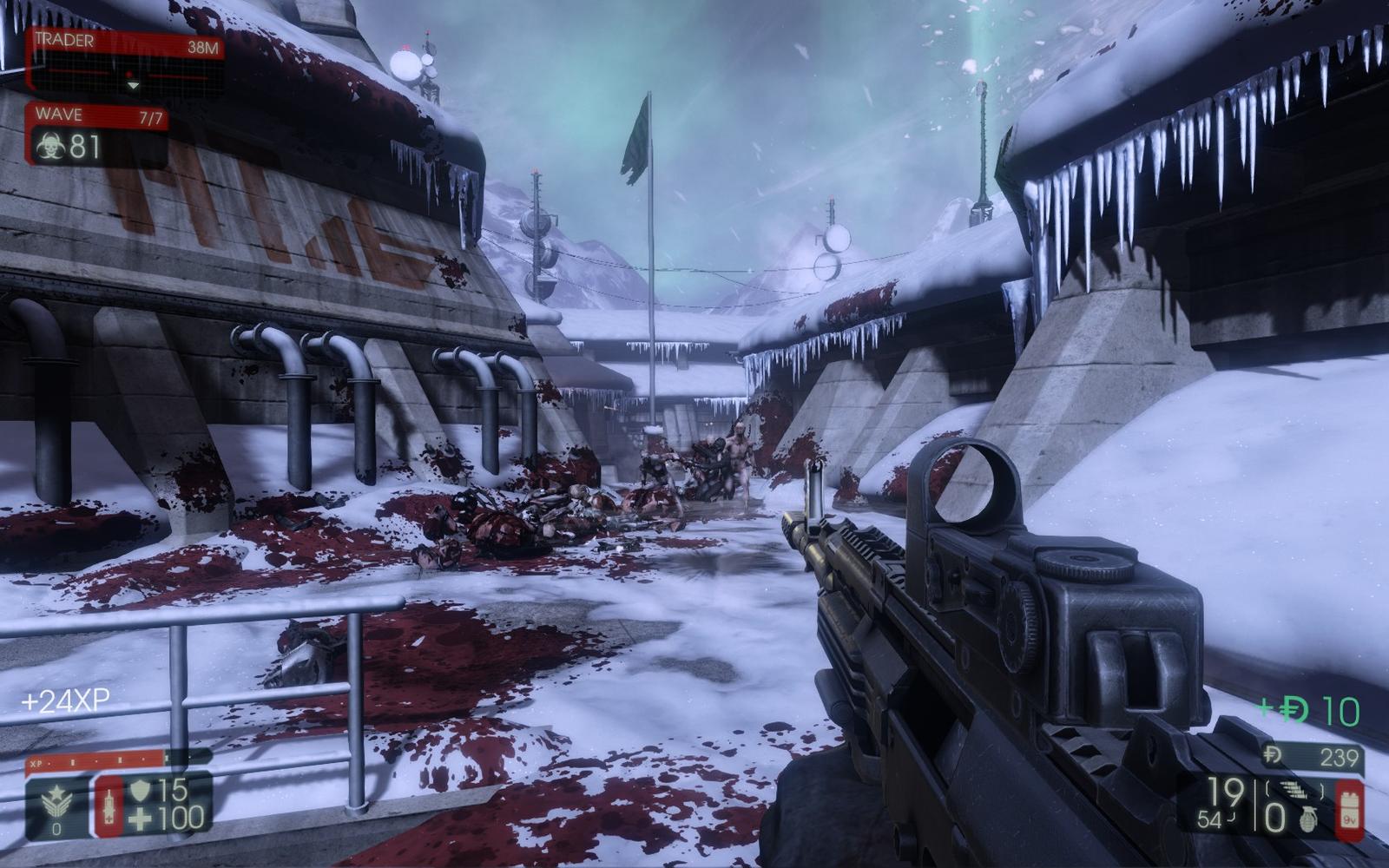Select the white health cross icon
The height and width of the screenshot is (868, 1389).
tap(140, 819)
